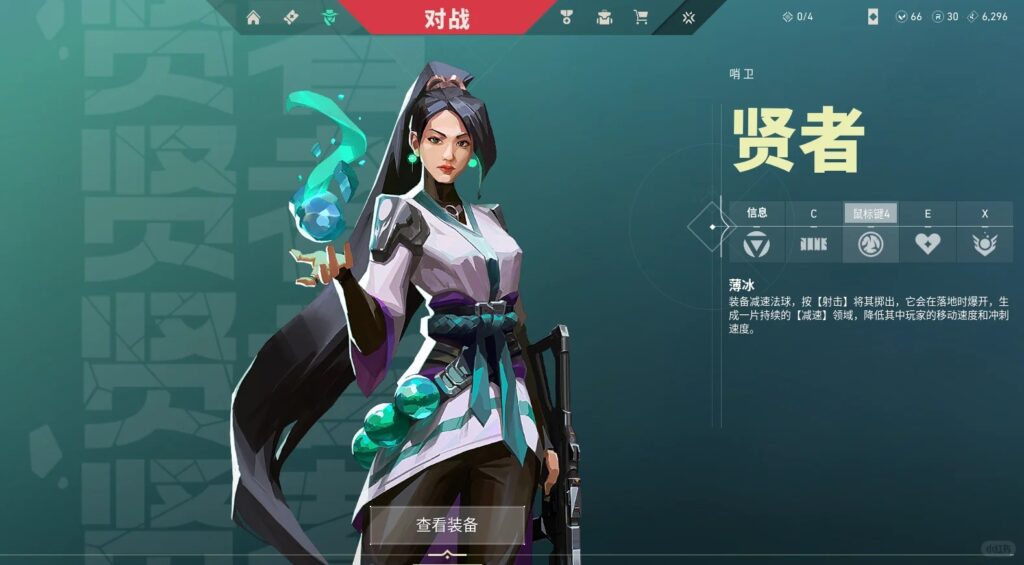1024x565 pixels.
Task: Open the career medal tab
Action: [566, 17]
